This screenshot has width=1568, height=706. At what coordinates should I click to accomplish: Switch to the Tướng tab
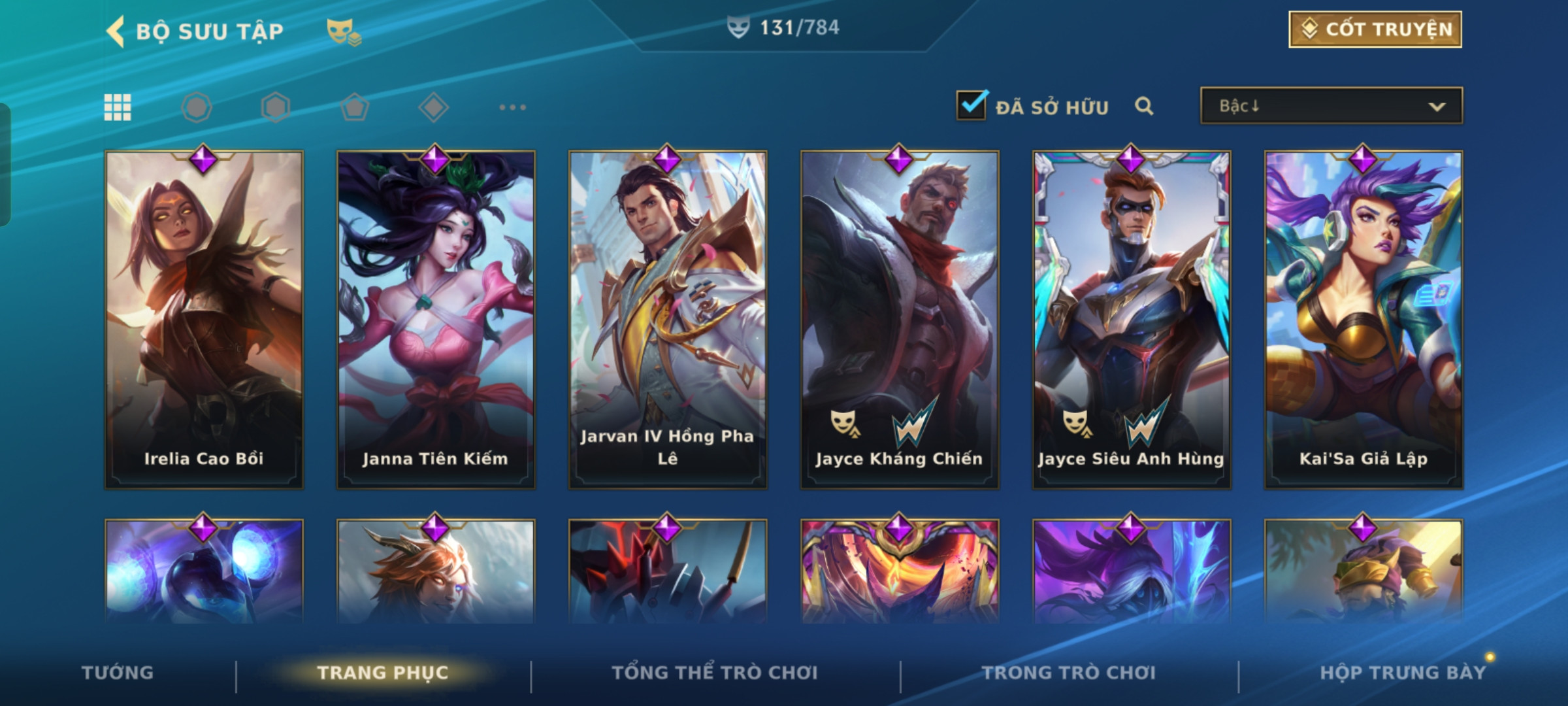pyautogui.click(x=118, y=673)
